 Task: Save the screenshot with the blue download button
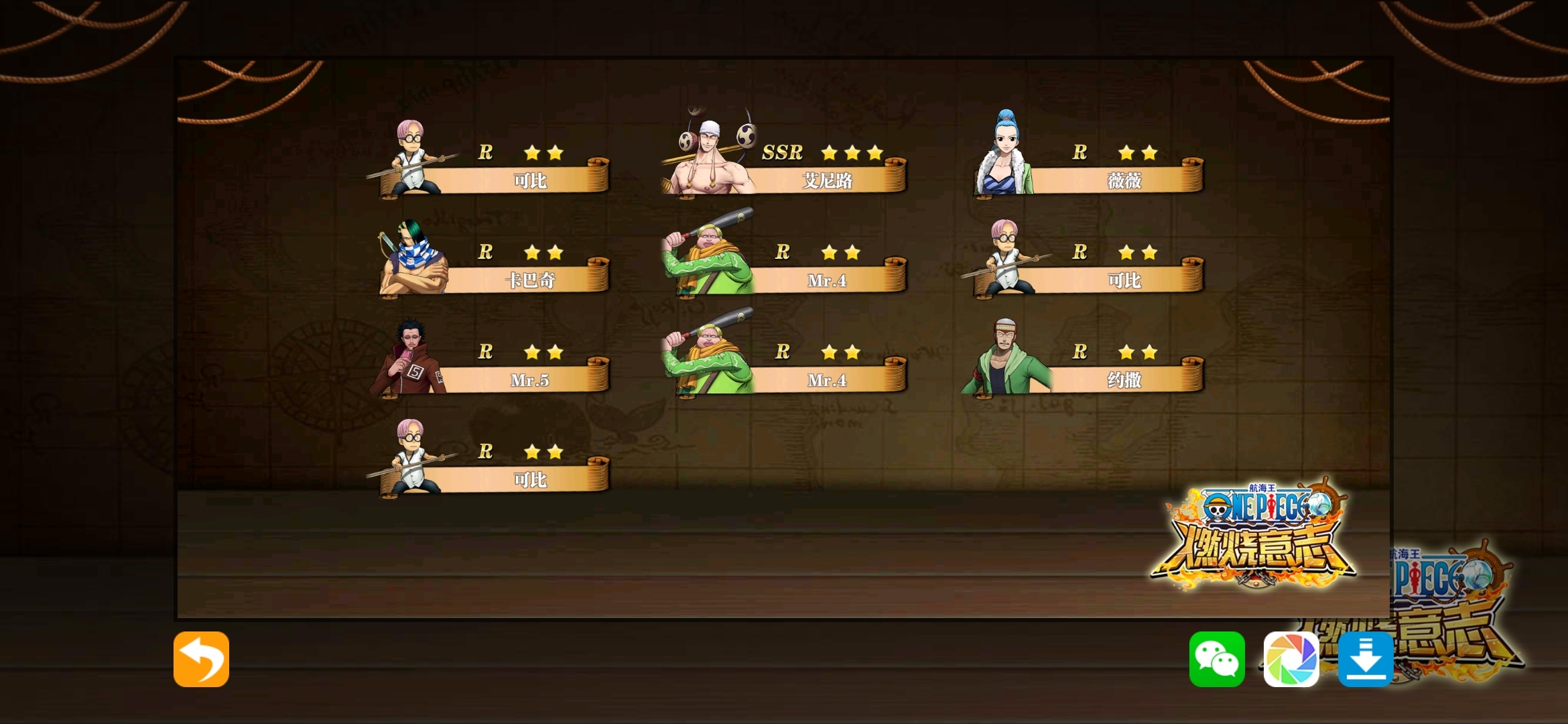[x=1366, y=659]
